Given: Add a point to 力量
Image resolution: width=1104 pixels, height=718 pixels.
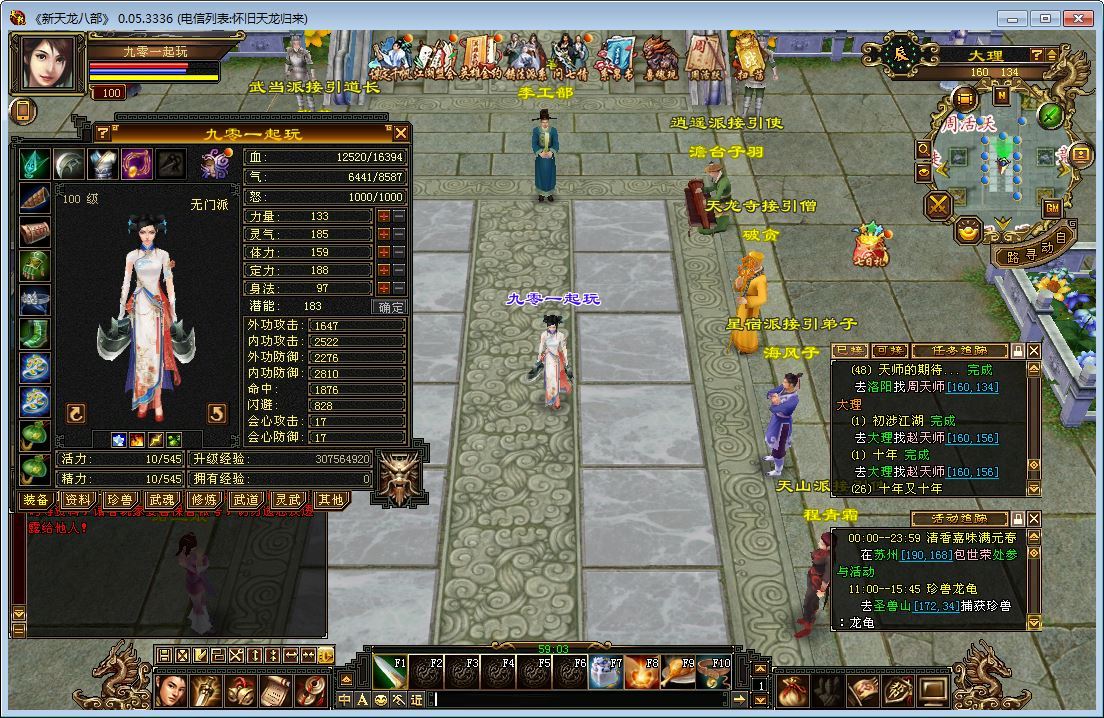Looking at the screenshot, I should [383, 217].
